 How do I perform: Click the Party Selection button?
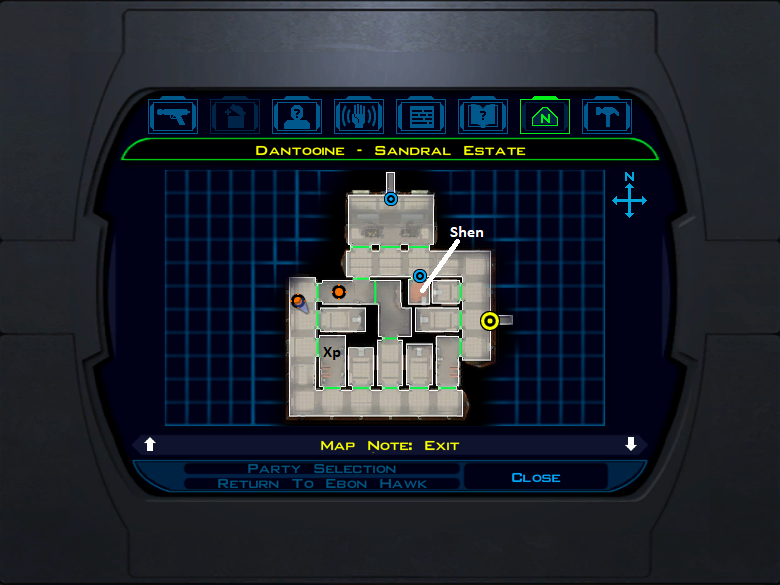point(322,469)
